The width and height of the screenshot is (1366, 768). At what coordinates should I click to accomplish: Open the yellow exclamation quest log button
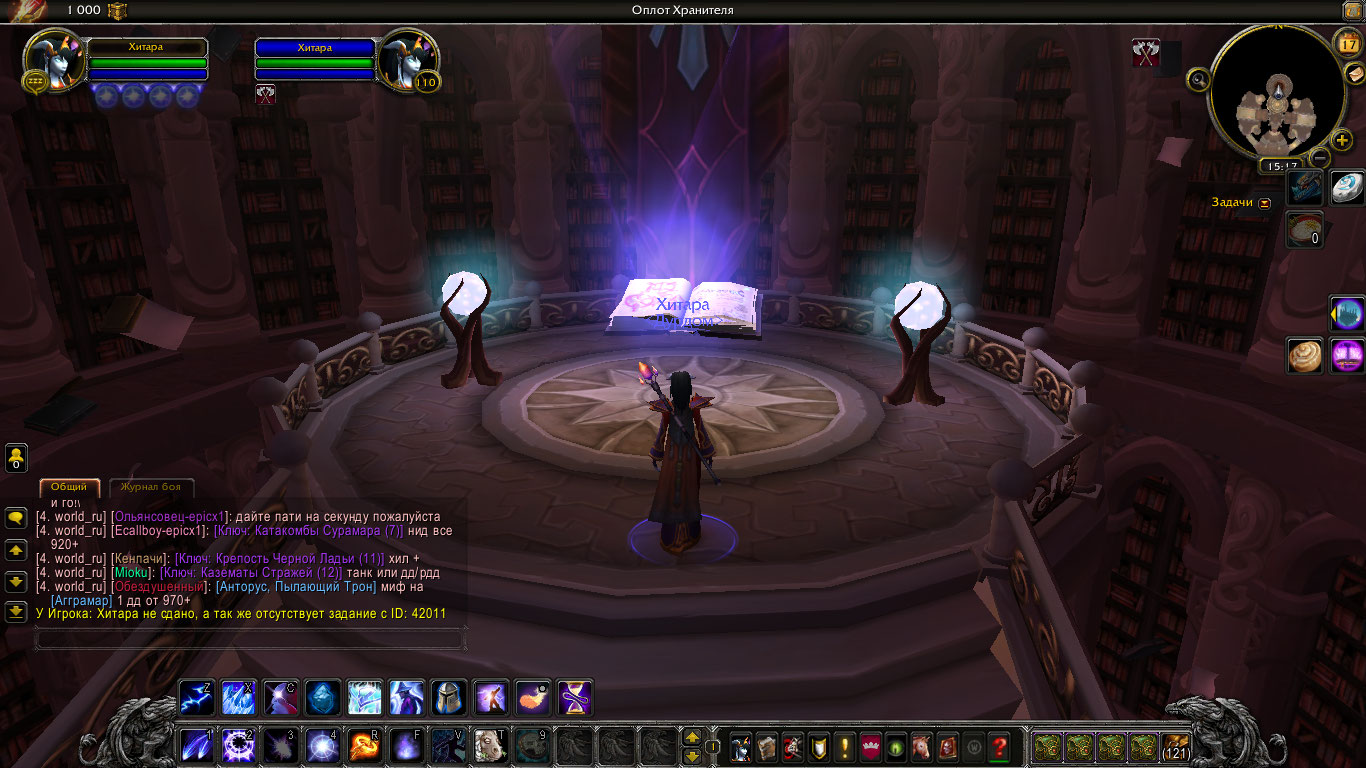coord(845,747)
